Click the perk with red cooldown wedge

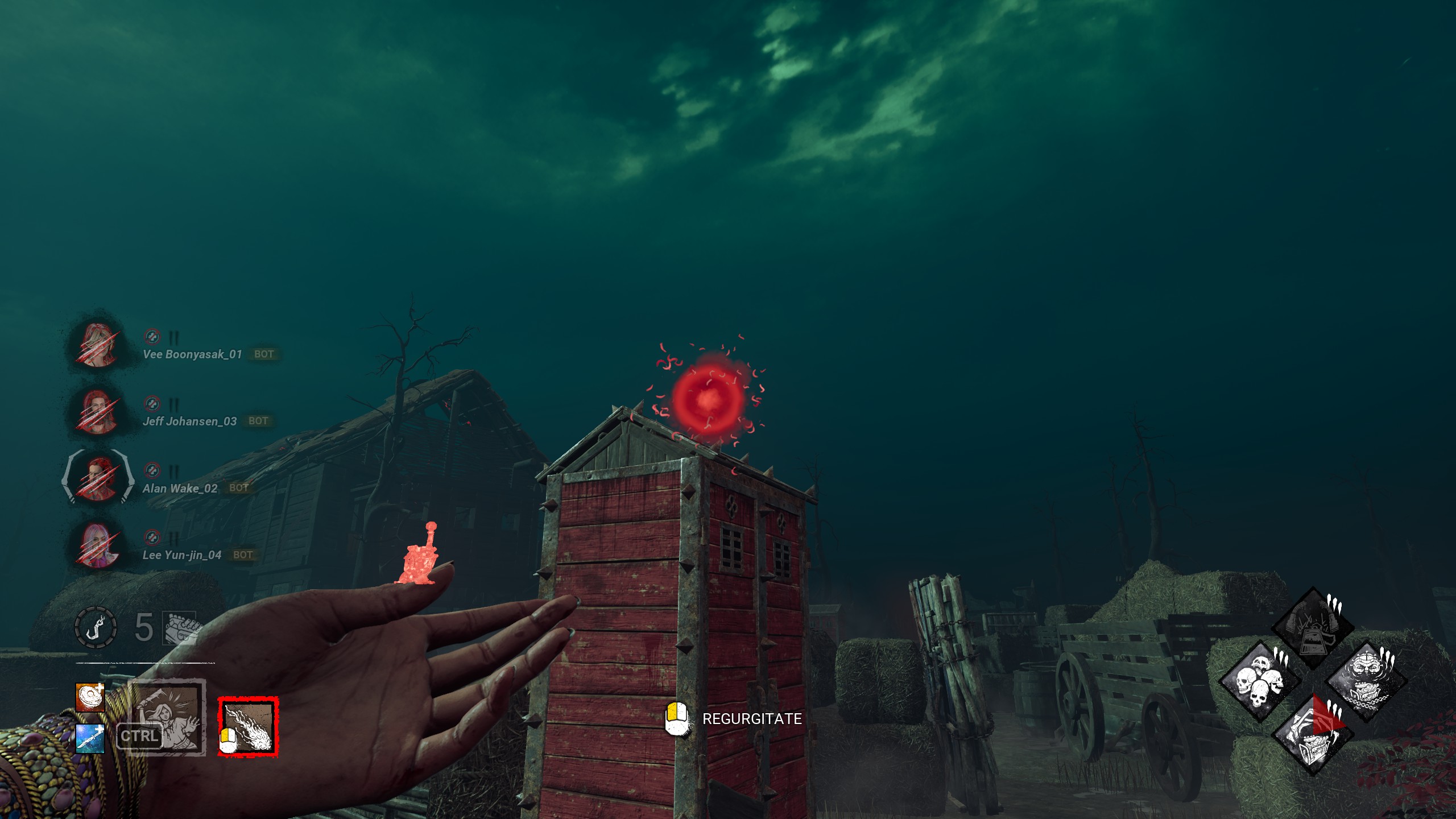pyautogui.click(x=1312, y=735)
